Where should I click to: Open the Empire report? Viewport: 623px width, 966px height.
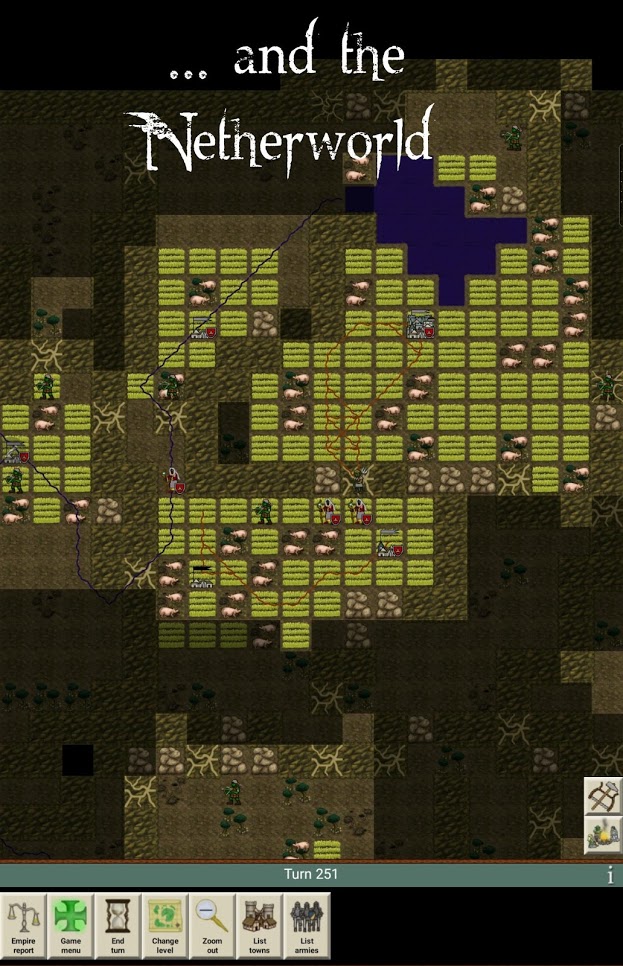pyautogui.click(x=24, y=925)
